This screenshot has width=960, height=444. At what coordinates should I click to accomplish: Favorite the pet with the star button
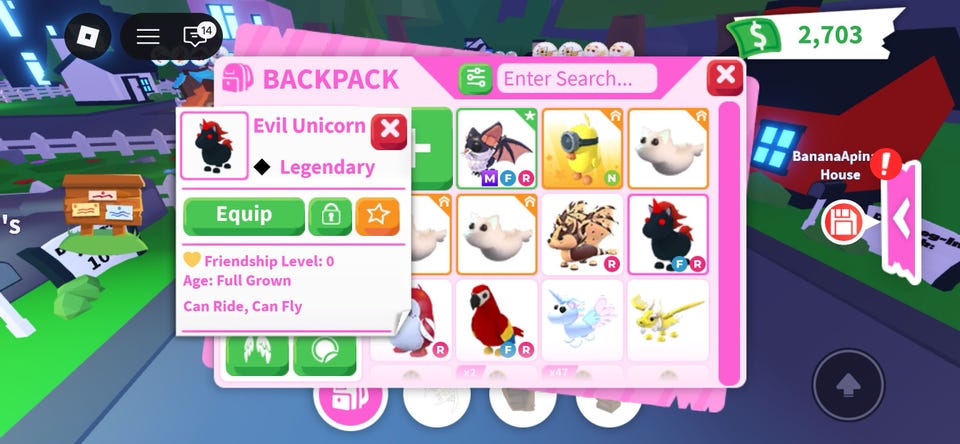click(377, 216)
